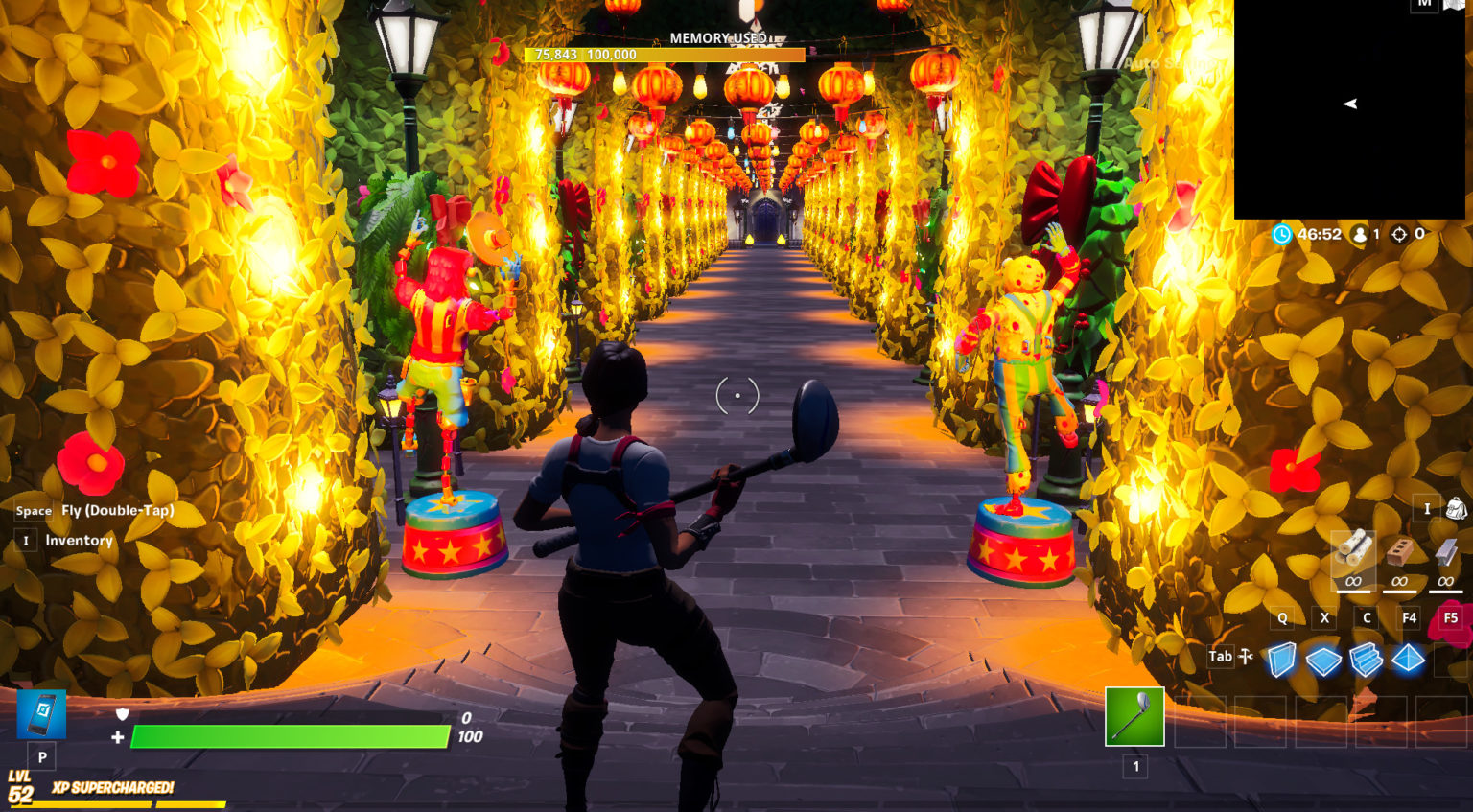Viewport: 1473px width, 812px height.
Task: Click the shield icon above the health bar
Action: pos(122,713)
